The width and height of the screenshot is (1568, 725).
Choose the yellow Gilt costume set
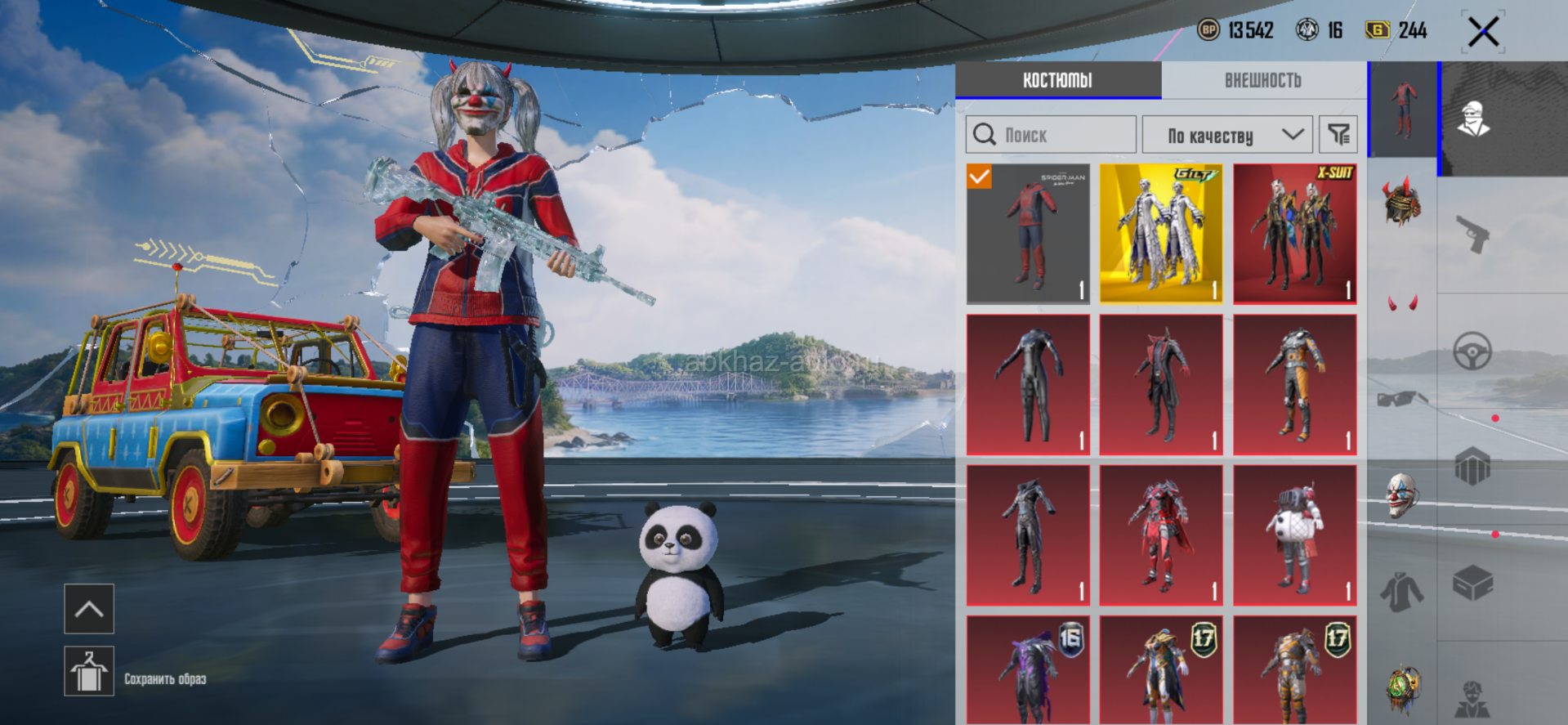[x=1161, y=234]
